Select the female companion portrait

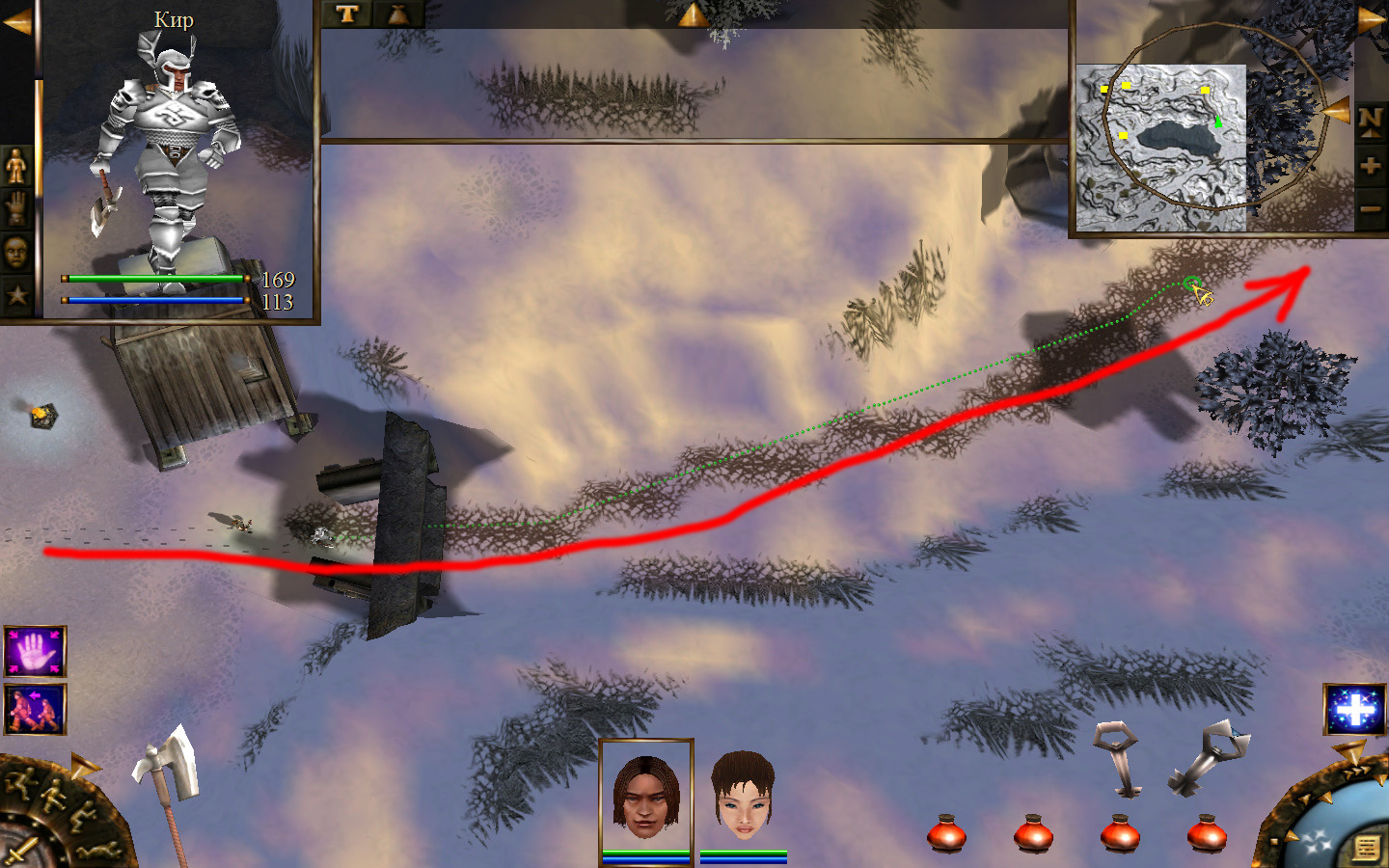[x=743, y=796]
